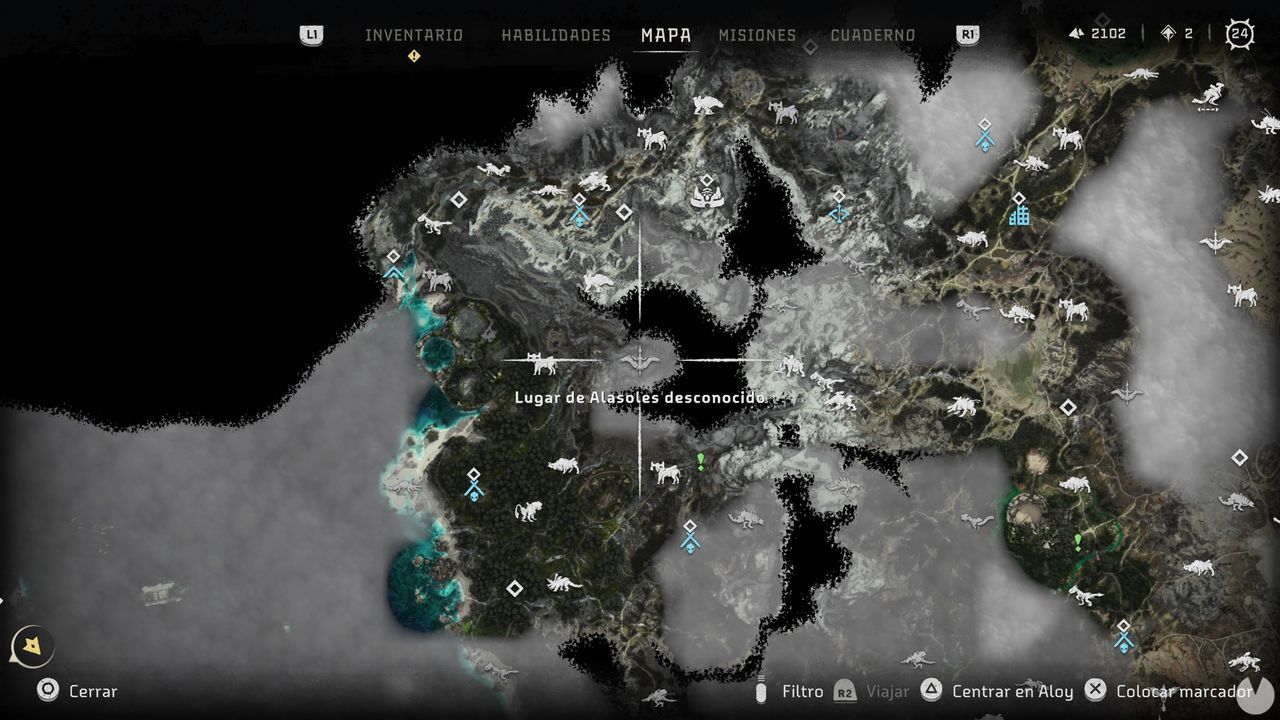Show the Cuaderno tab
The height and width of the screenshot is (720, 1280).
point(872,35)
